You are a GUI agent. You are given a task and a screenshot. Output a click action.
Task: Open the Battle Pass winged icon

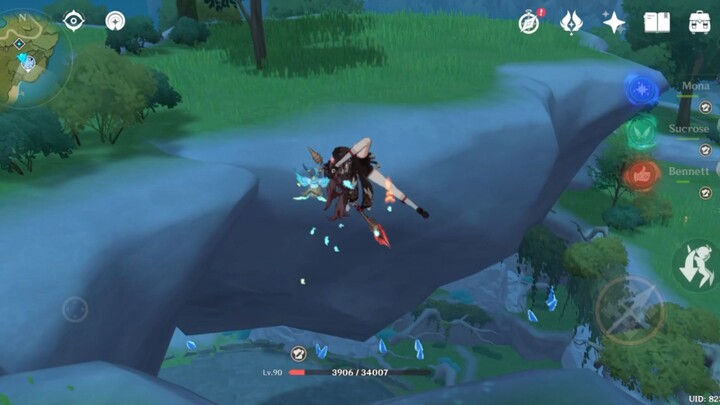click(571, 22)
